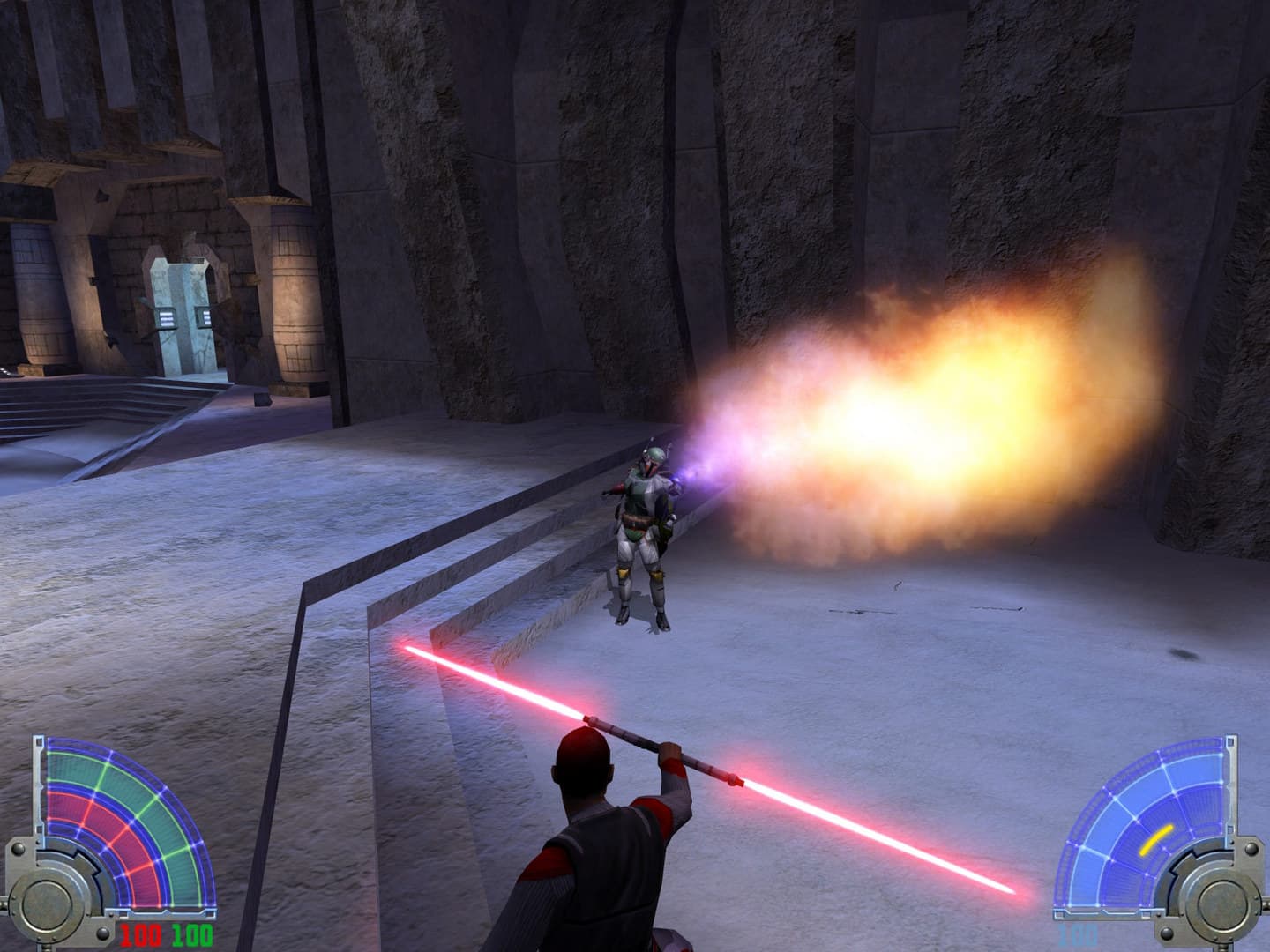Click the cyan 100 Force counter
The width and height of the screenshot is (1270, 952).
click(x=1077, y=935)
